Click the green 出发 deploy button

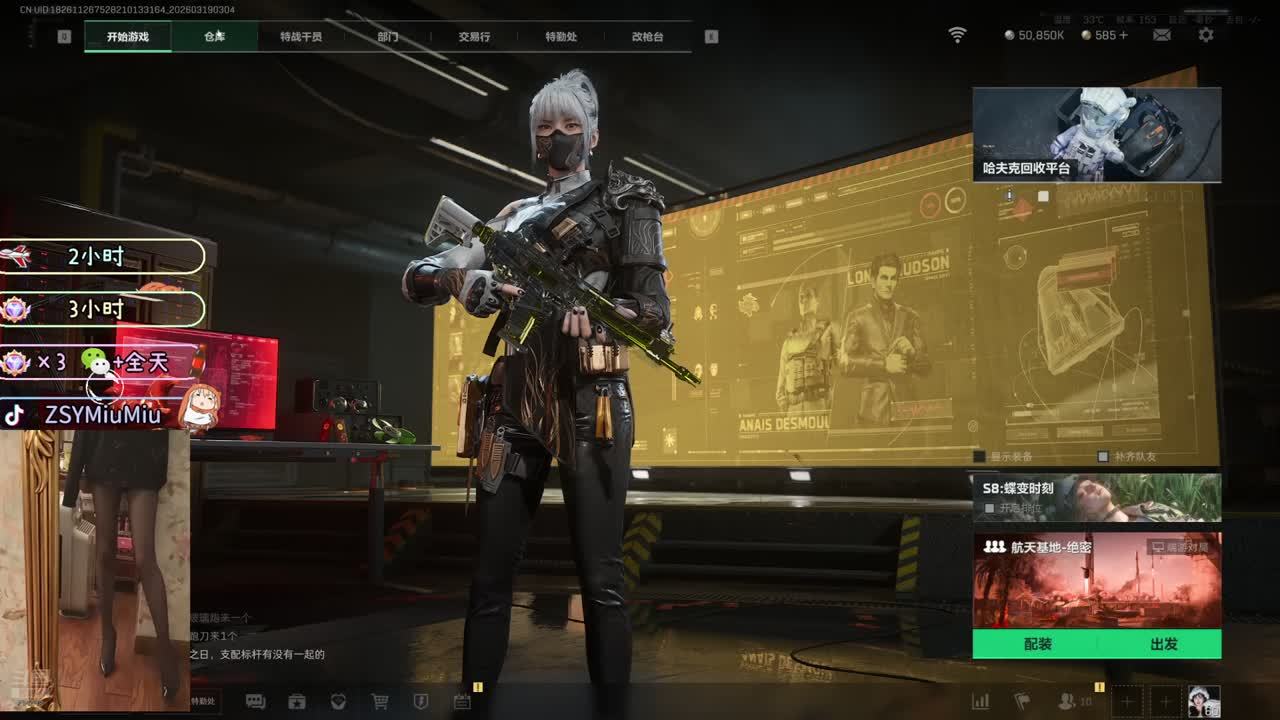pyautogui.click(x=1163, y=644)
